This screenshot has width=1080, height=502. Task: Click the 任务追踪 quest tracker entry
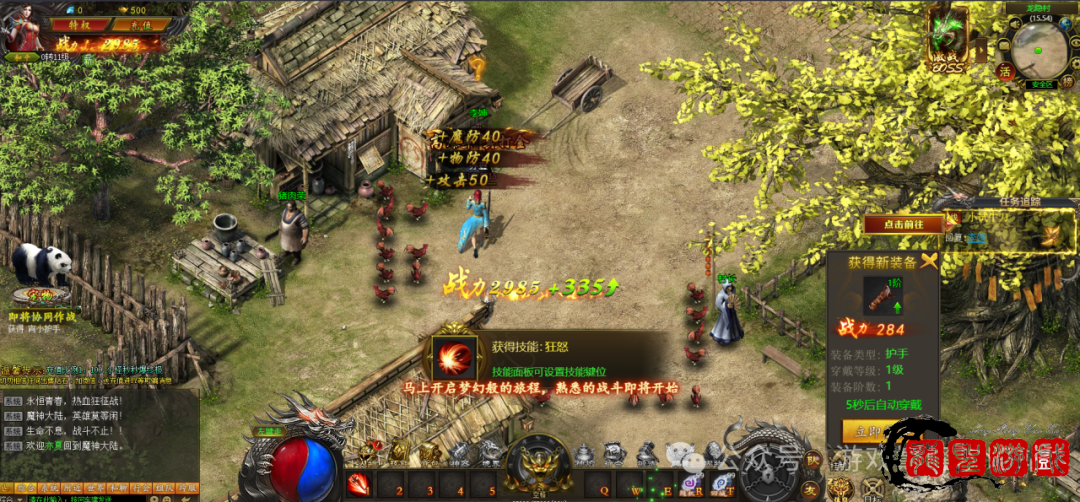point(1000,235)
